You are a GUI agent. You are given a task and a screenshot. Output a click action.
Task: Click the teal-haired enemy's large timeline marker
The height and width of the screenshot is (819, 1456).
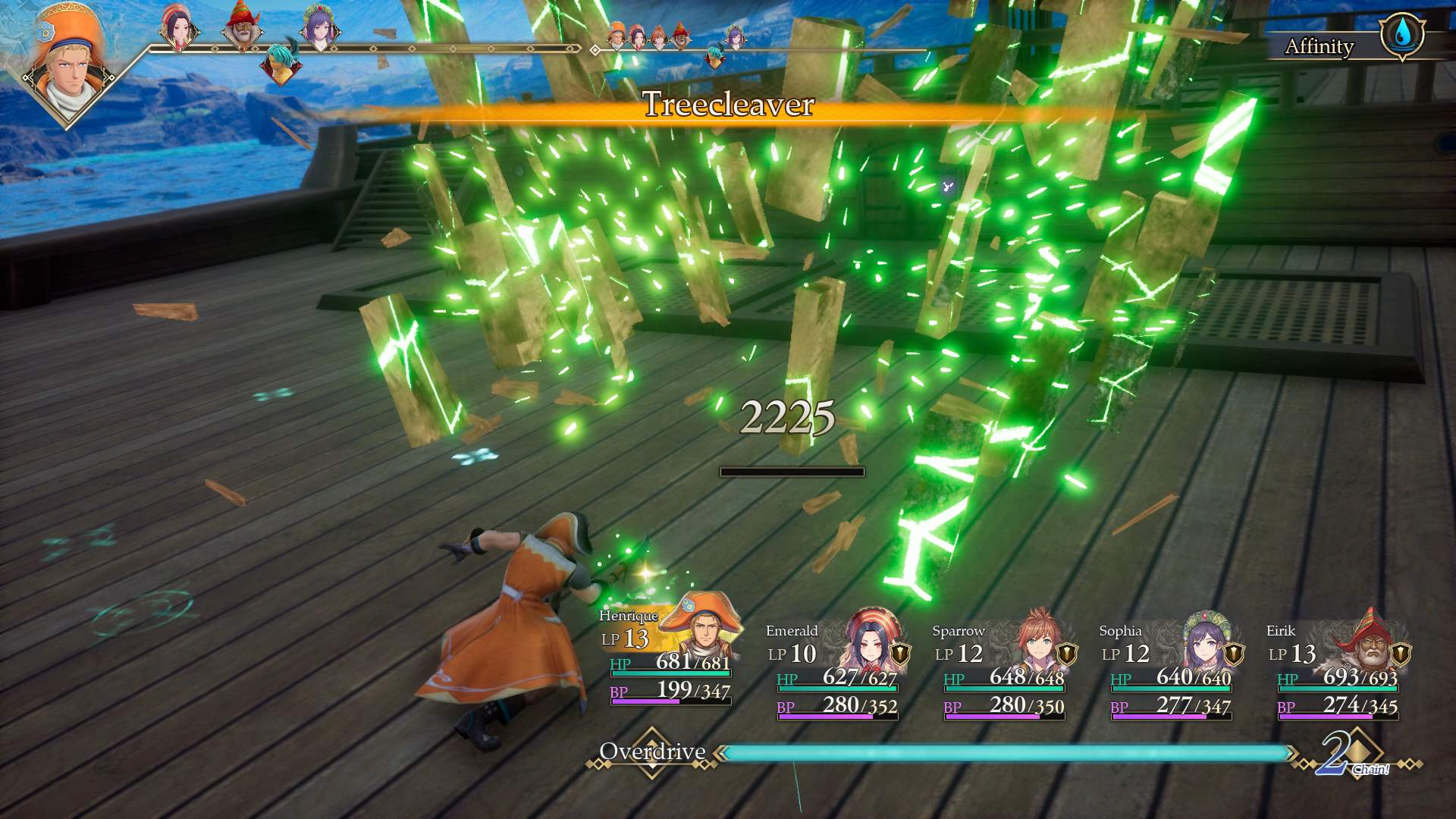point(281,64)
